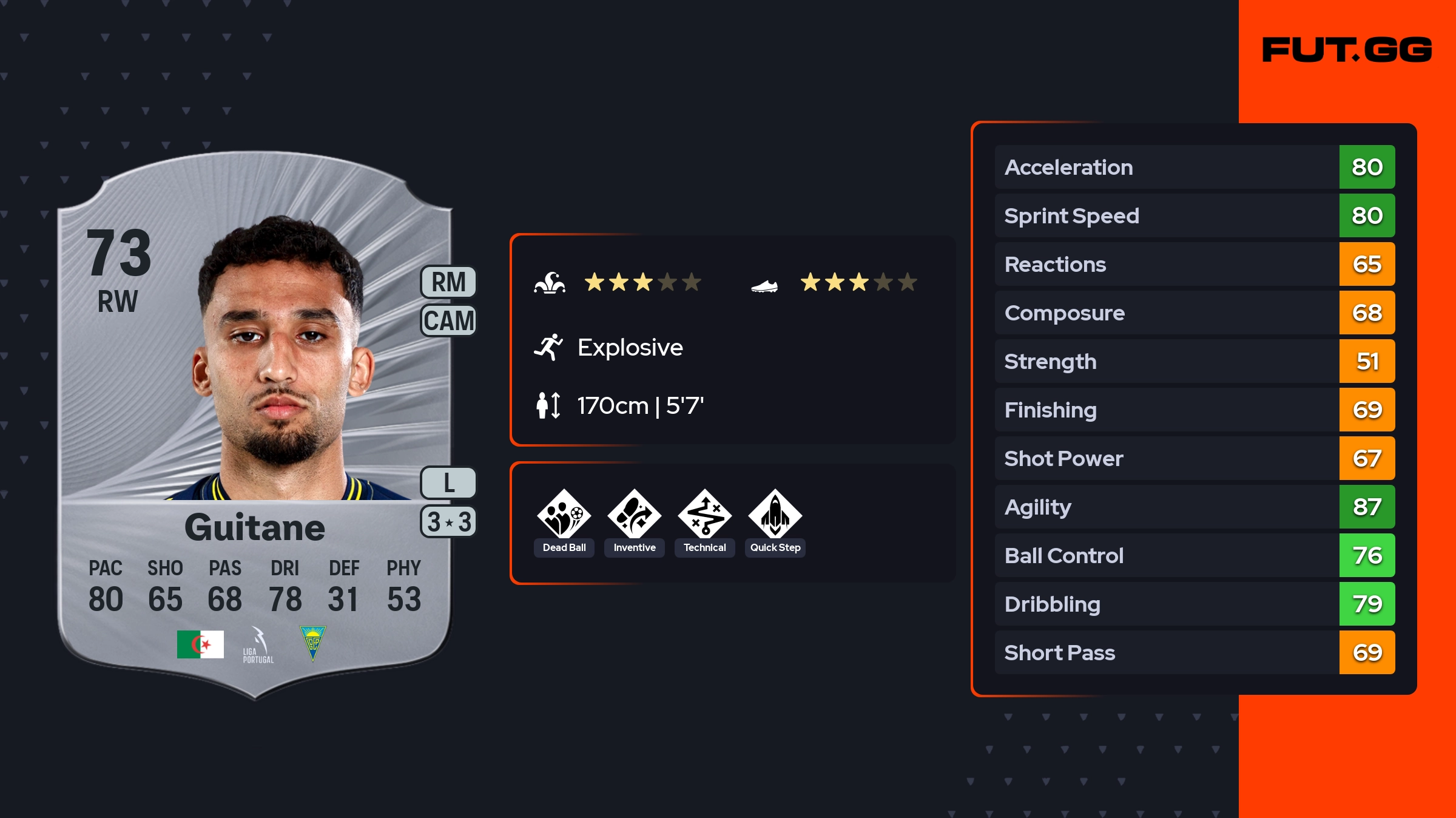This screenshot has width=1456, height=818.
Task: Select the Liga Portugal league logo
Action: pyautogui.click(x=258, y=645)
